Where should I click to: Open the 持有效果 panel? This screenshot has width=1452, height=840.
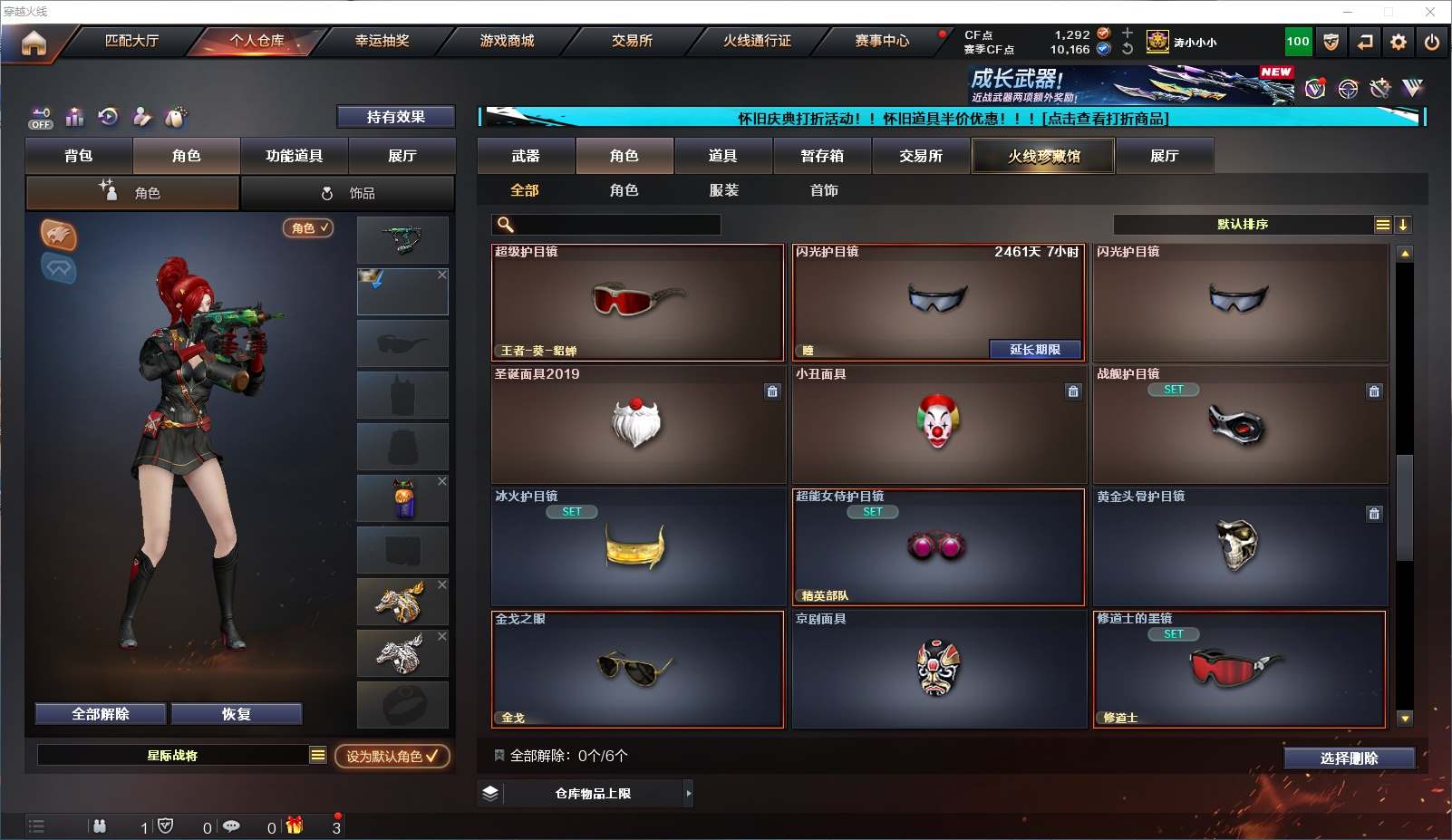coord(395,117)
